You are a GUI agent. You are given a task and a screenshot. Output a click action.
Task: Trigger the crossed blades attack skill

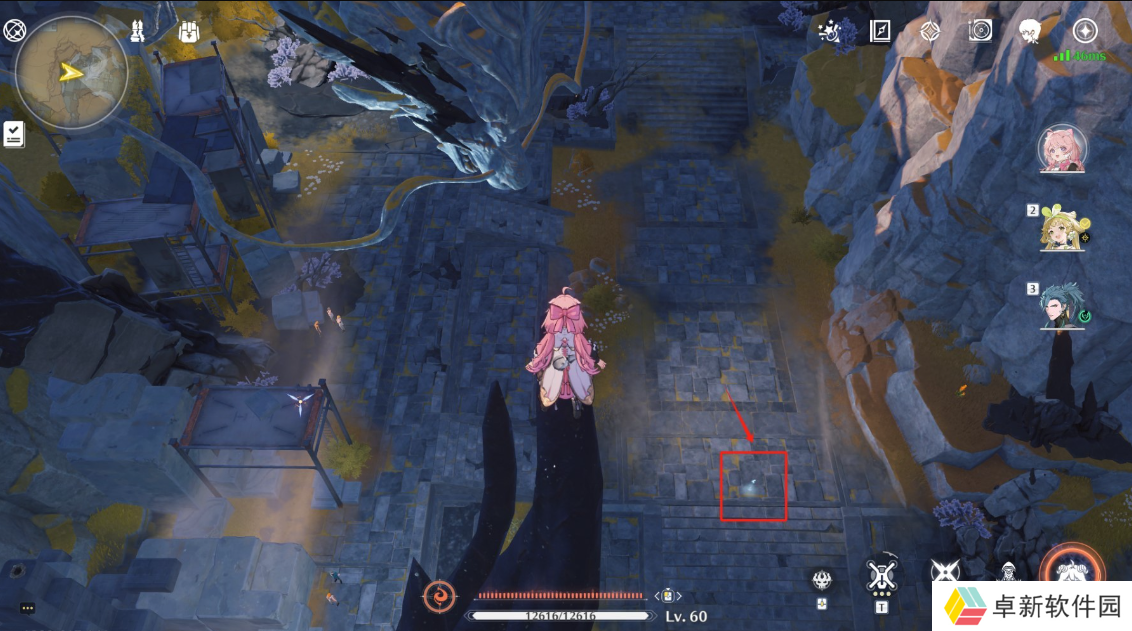tap(944, 572)
